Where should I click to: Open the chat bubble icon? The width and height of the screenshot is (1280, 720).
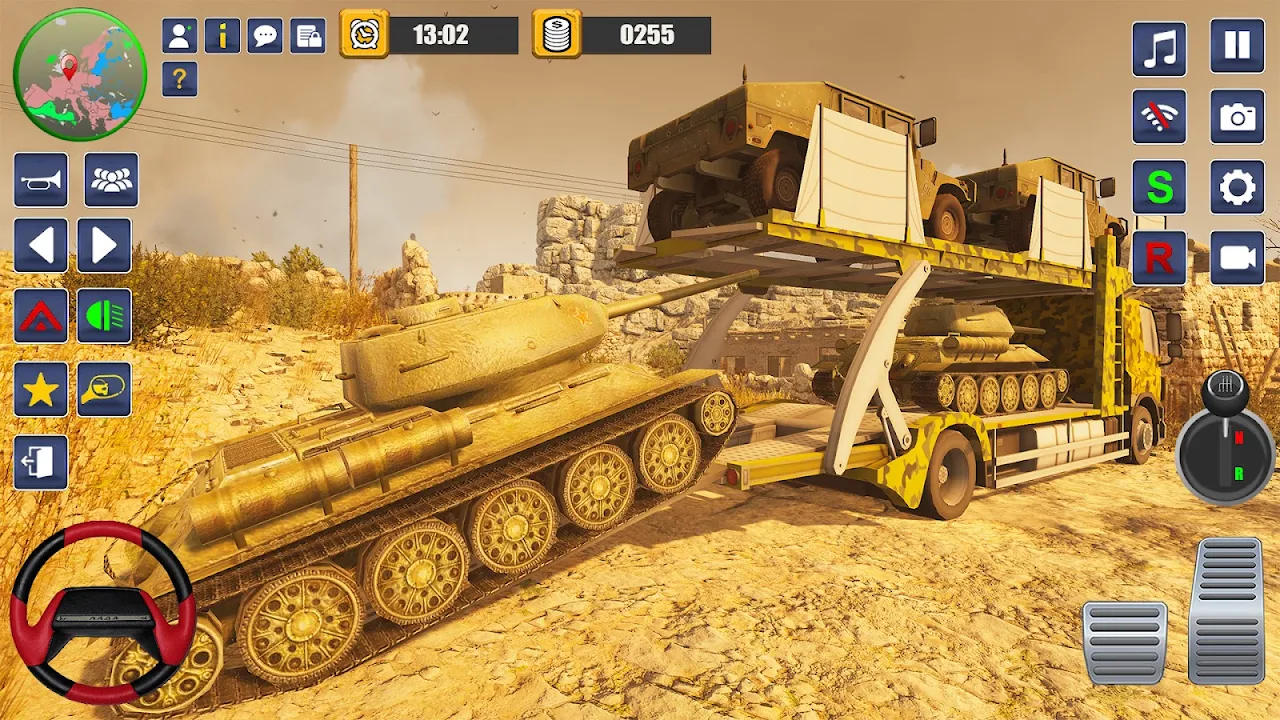tap(265, 36)
